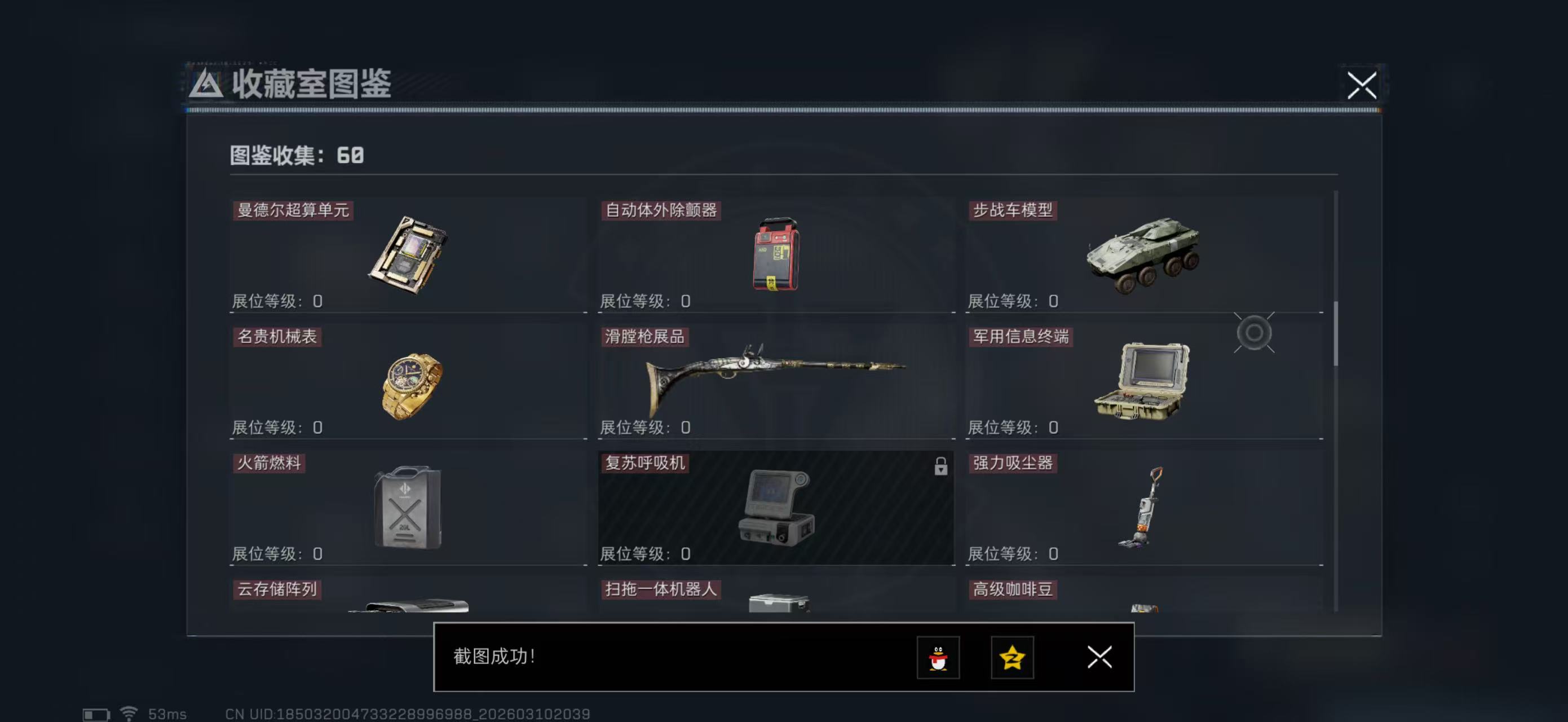Dismiss the 截图成功 screenshot toast

coord(1099,658)
